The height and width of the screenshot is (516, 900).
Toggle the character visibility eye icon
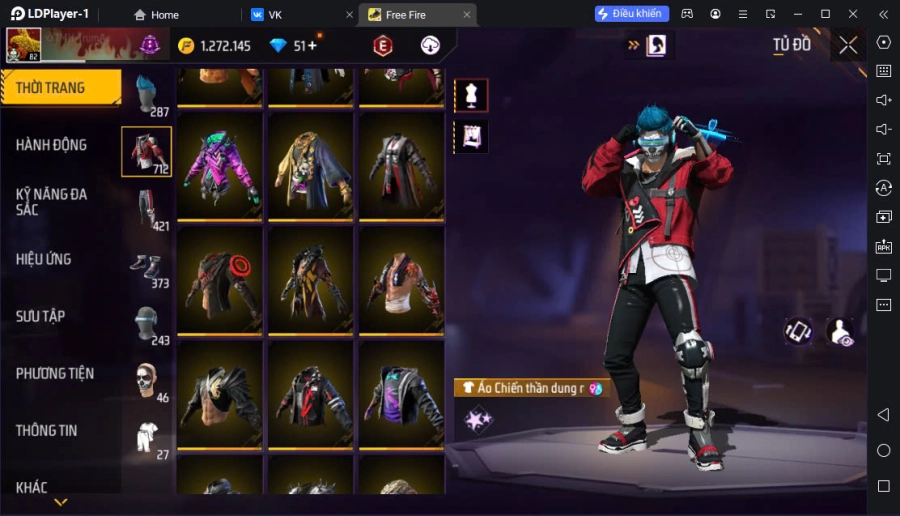[841, 333]
